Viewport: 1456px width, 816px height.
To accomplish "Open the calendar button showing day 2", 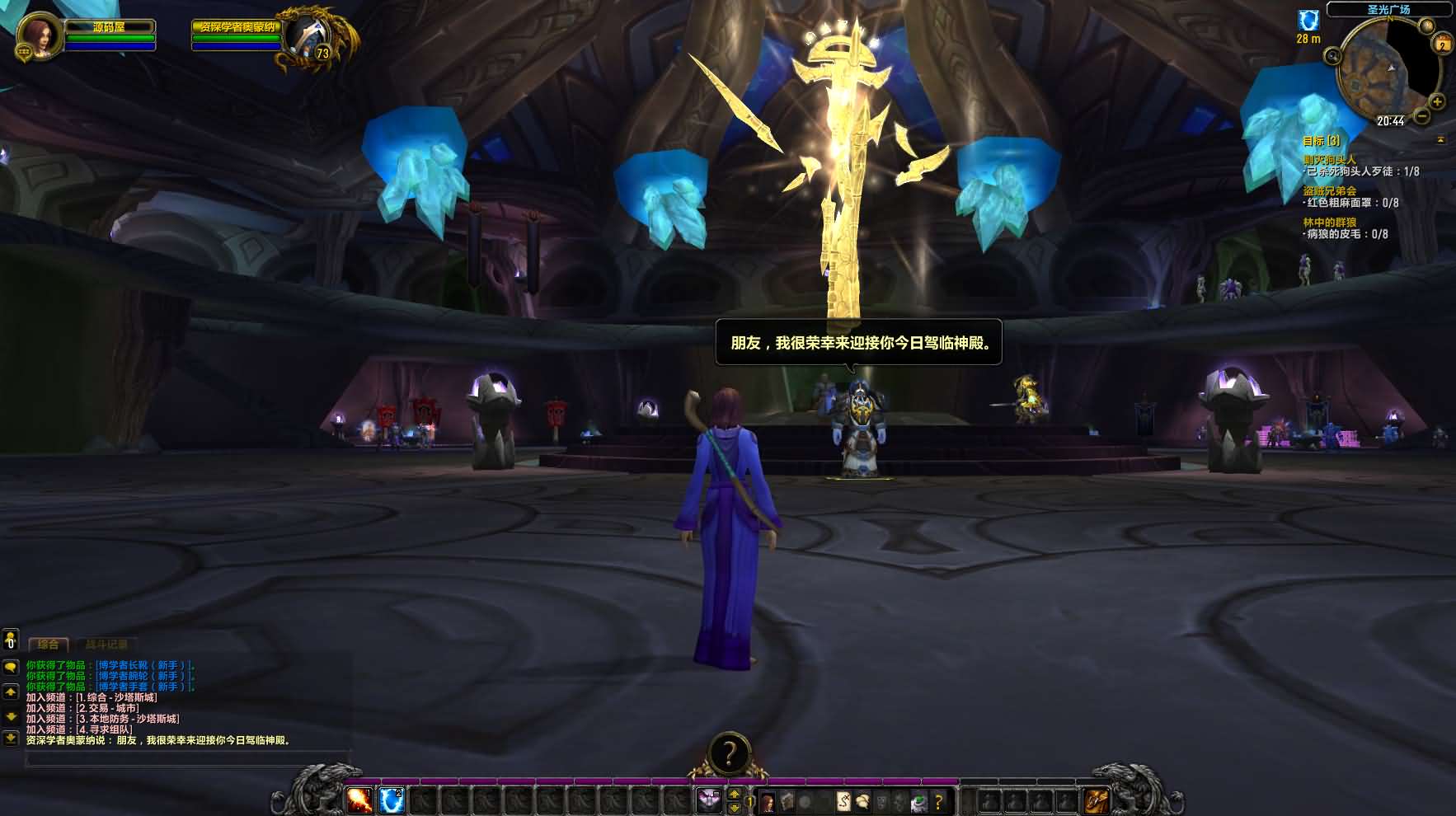I will [x=1442, y=45].
